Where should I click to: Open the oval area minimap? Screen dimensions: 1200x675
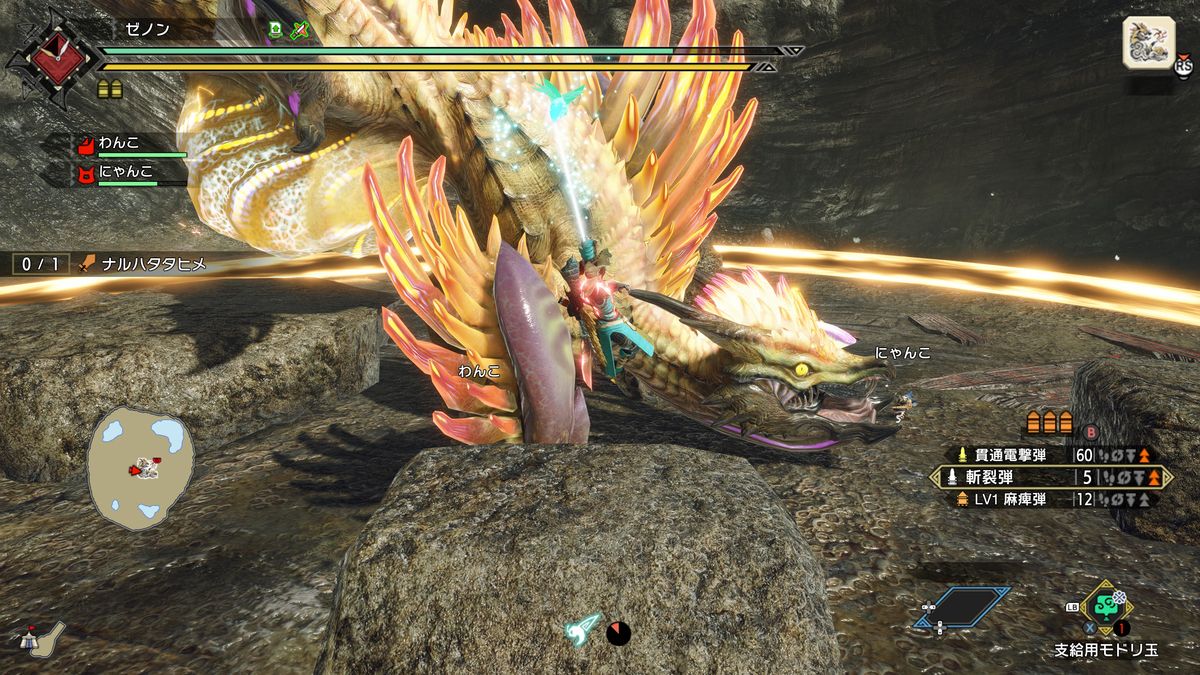[140, 467]
